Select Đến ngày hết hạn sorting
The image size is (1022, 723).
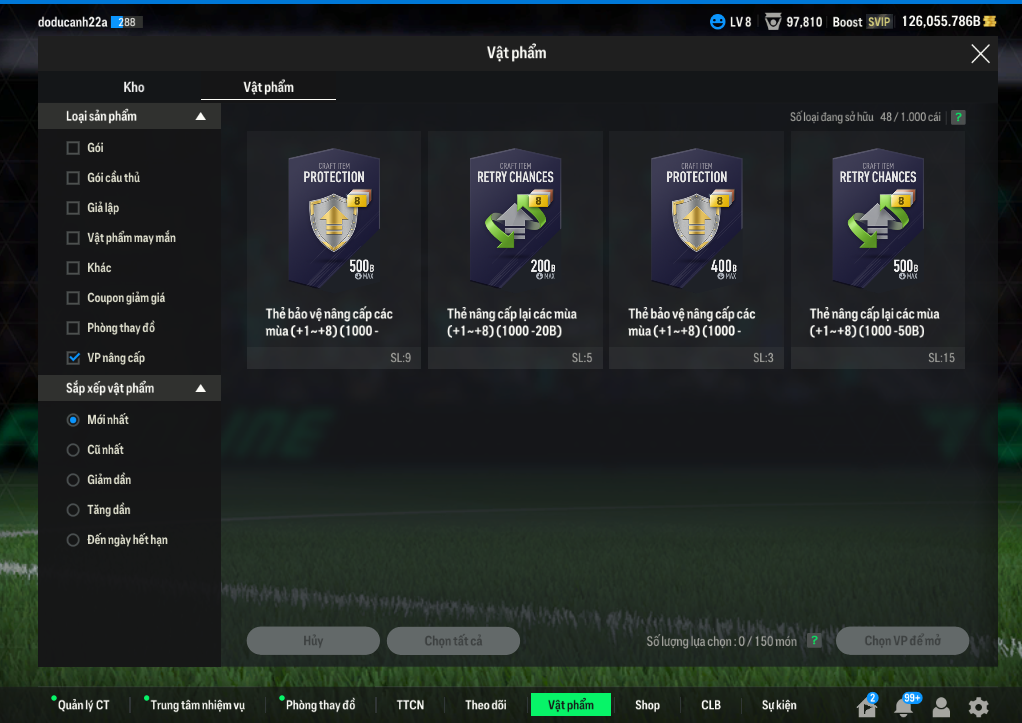tap(73, 540)
